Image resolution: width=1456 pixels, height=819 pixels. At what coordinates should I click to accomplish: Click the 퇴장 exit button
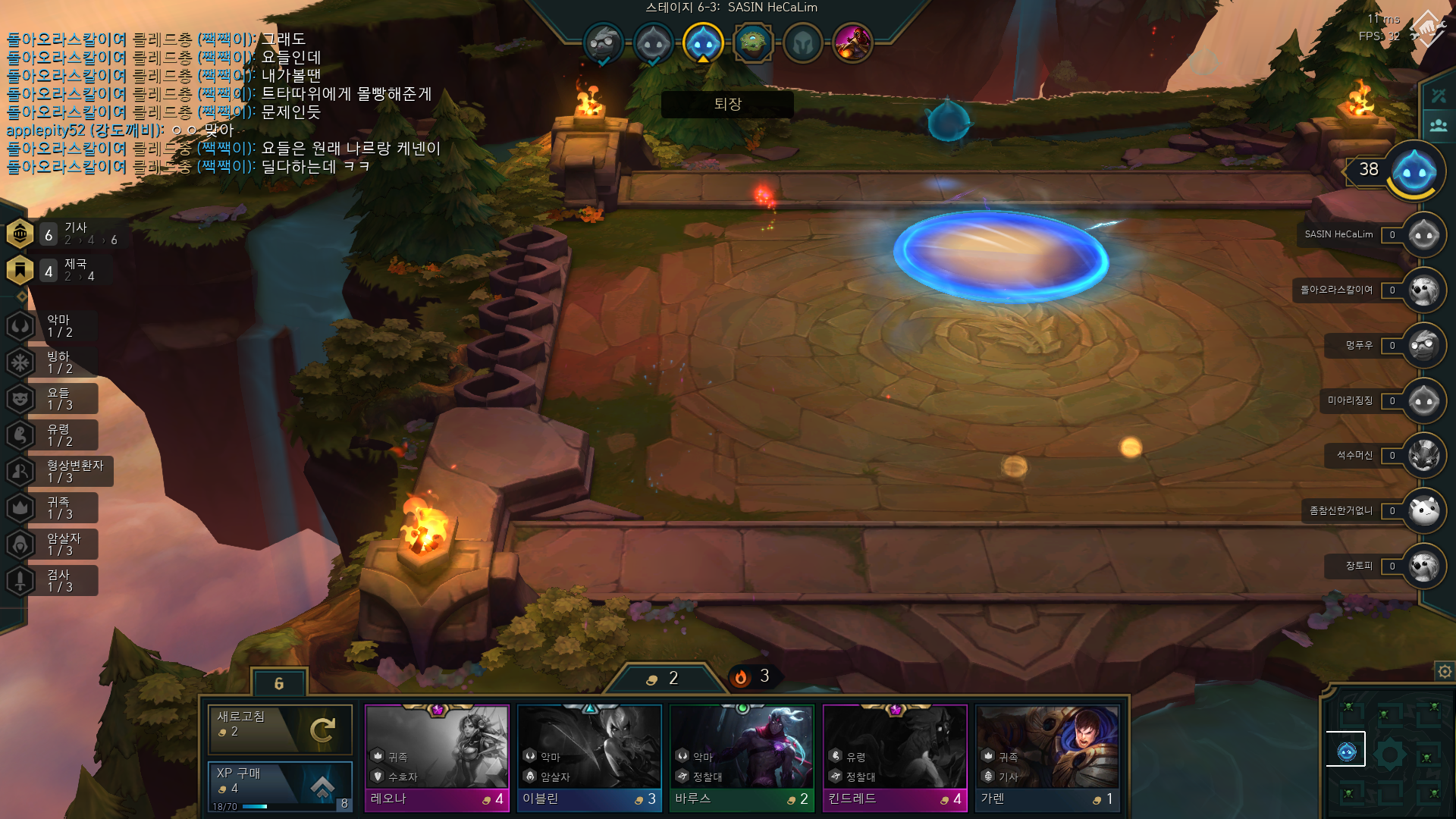pos(727,104)
